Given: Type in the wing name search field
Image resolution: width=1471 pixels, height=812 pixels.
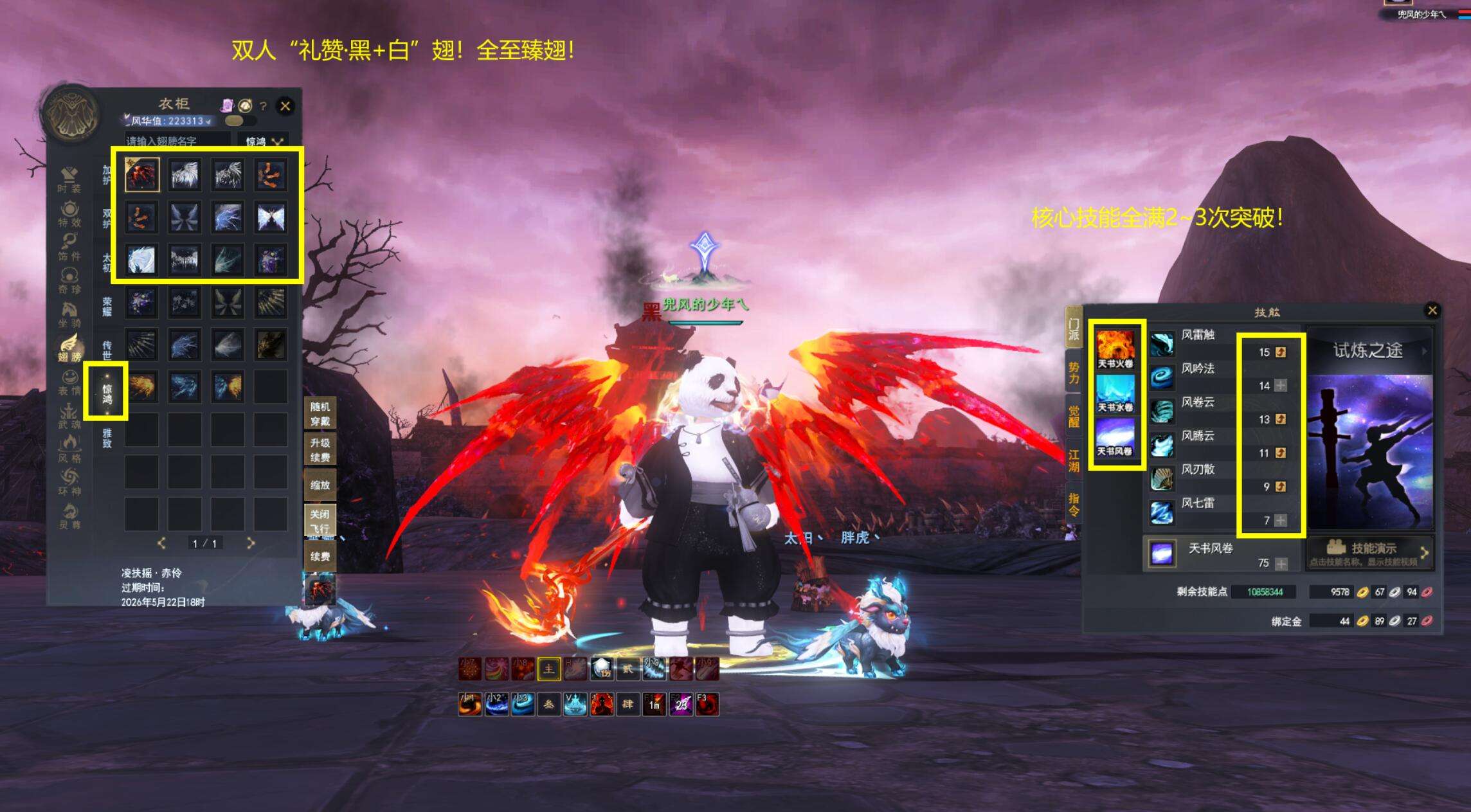Looking at the screenshot, I should pos(177,141).
